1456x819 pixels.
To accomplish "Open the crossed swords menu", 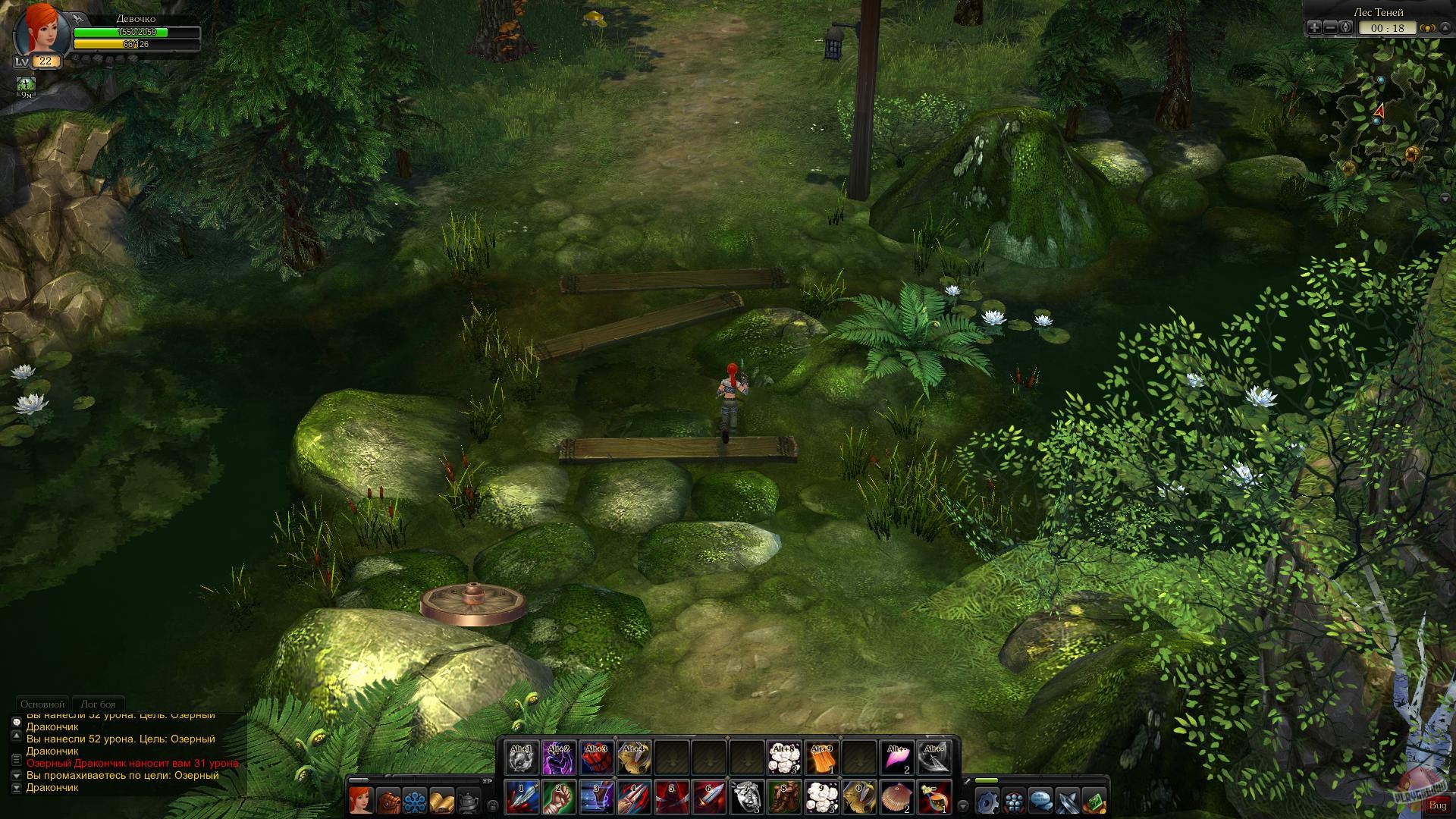I will (x=1068, y=801).
